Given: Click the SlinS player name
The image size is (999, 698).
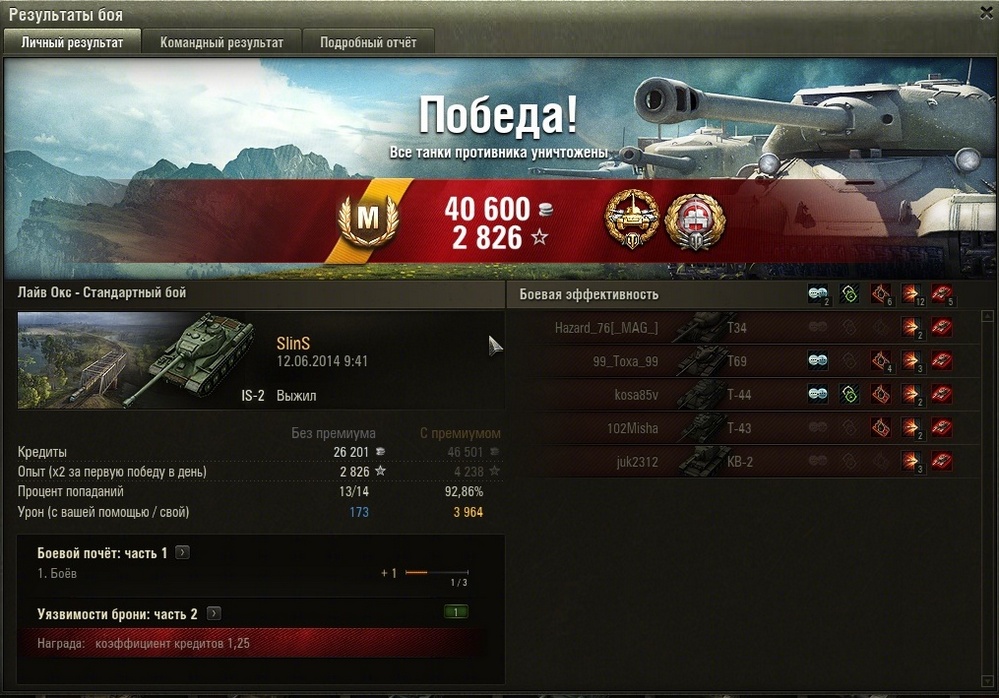Looking at the screenshot, I should (294, 343).
